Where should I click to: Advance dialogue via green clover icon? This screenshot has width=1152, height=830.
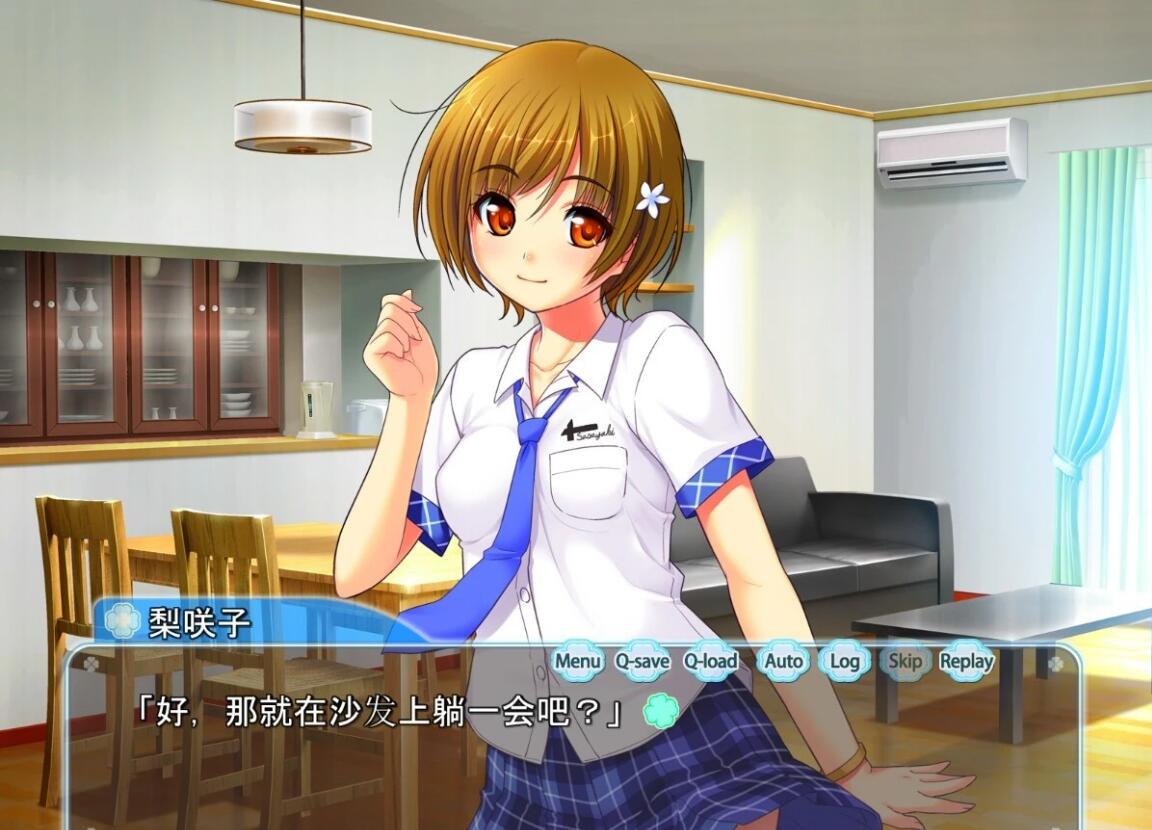click(660, 711)
